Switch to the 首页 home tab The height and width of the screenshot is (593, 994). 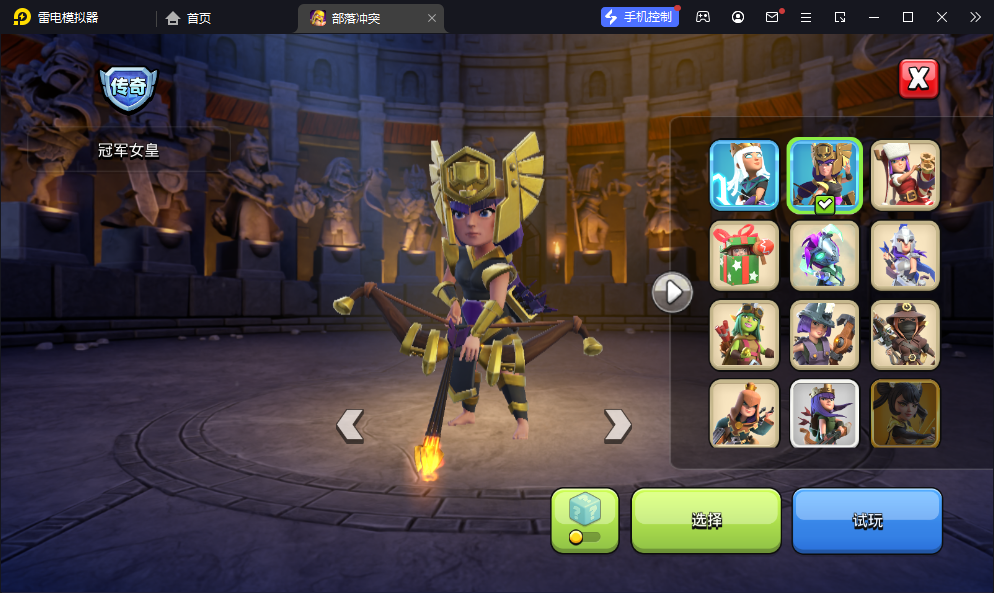189,17
